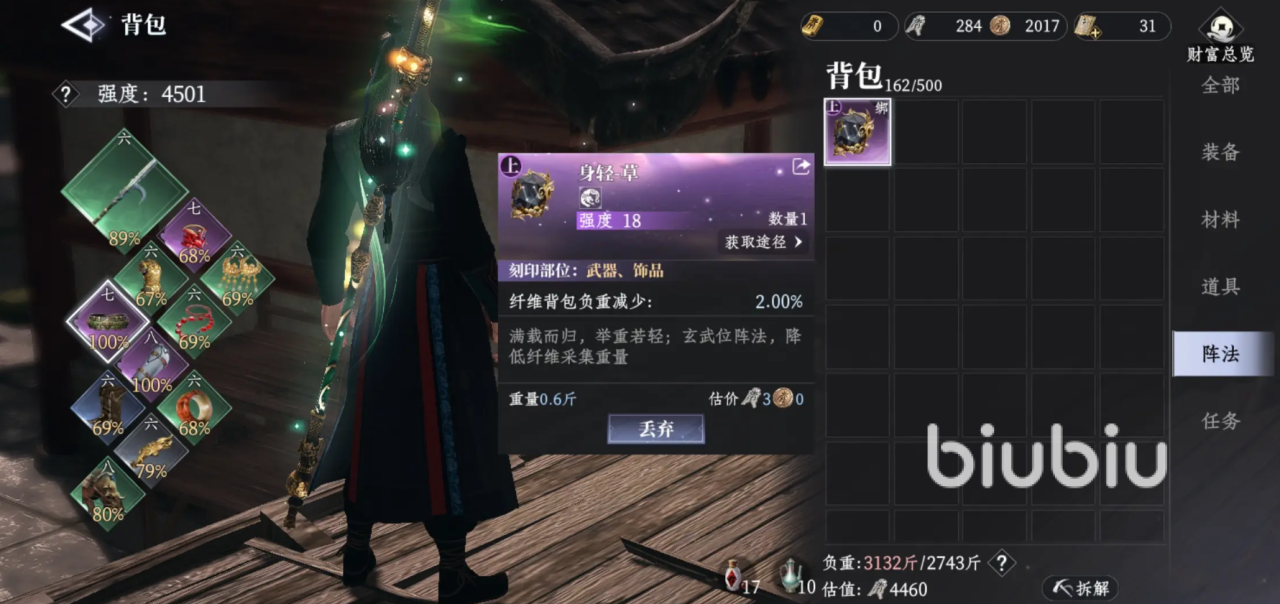Discard the item with 丢弃 button

click(656, 429)
